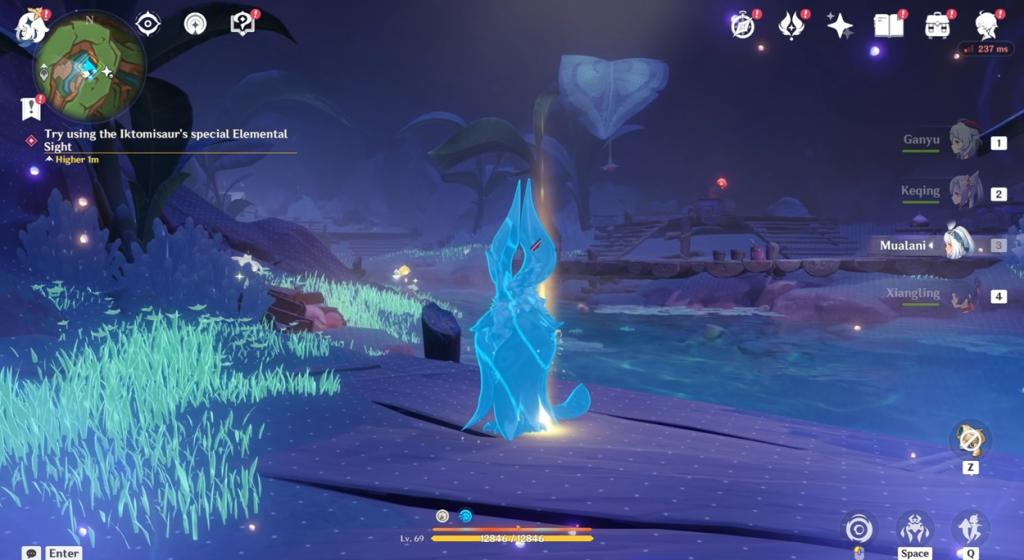
Task: Use the gadget icon above the Z key
Action: 969,438
